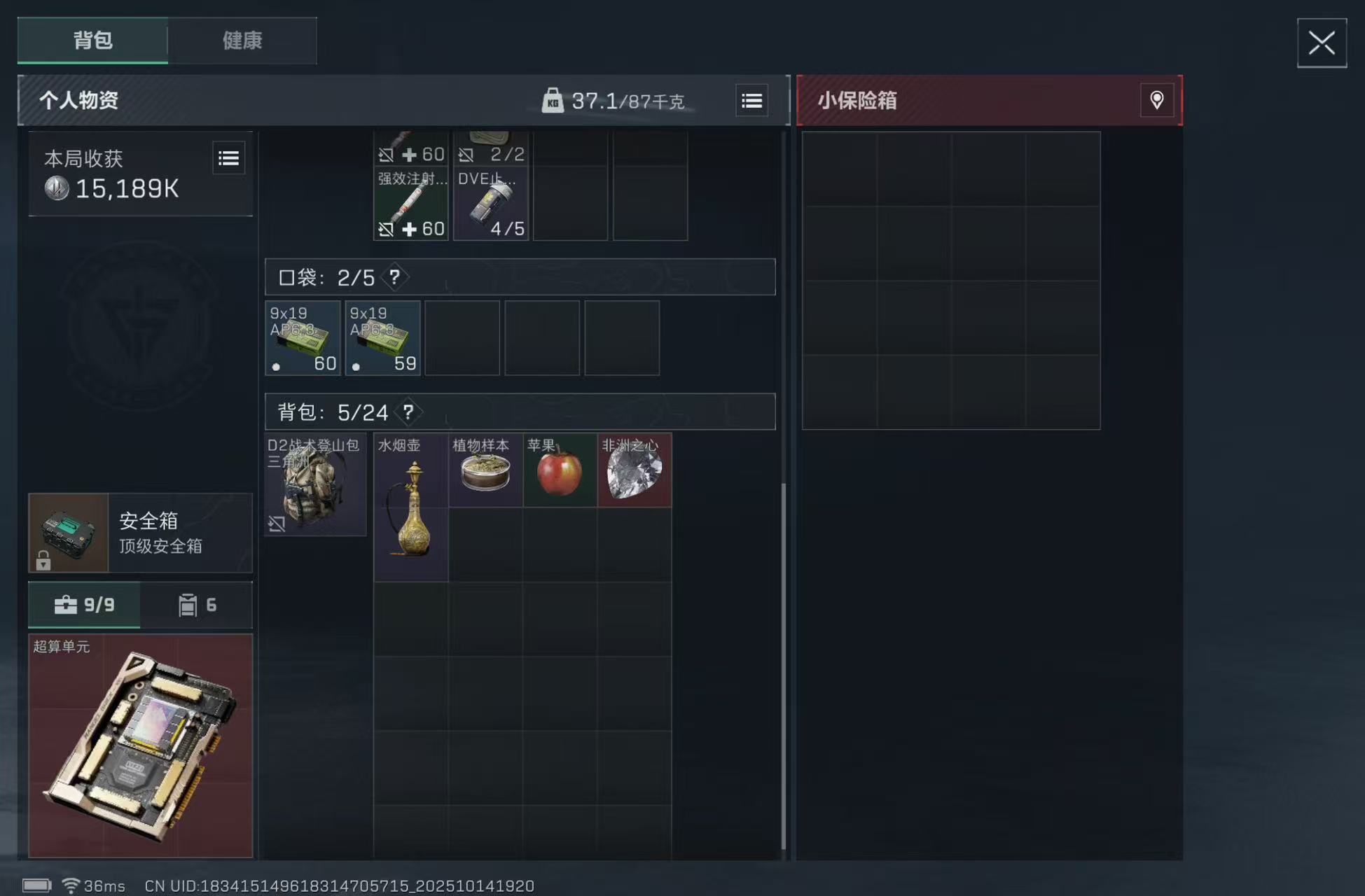1365x896 pixels.
Task: Select the 苹果 apple item
Action: pos(559,469)
